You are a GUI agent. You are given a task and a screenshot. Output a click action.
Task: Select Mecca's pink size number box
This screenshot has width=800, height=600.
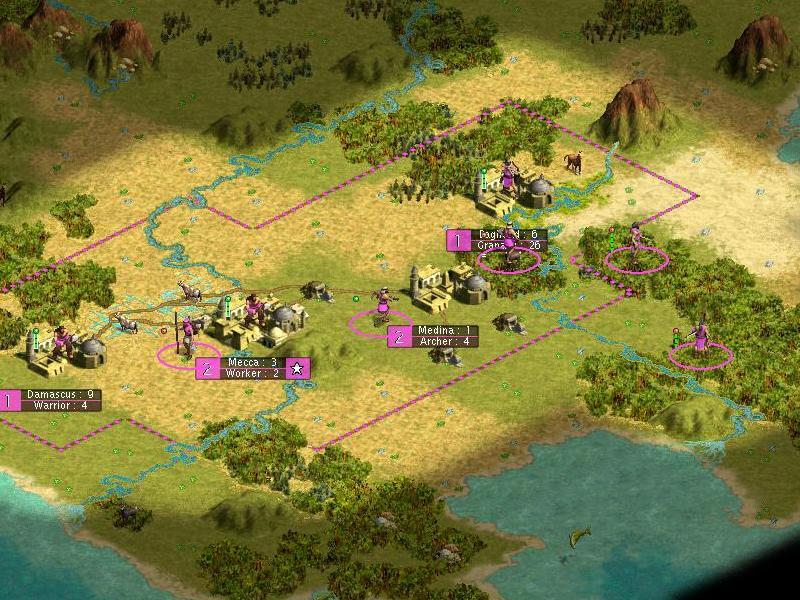(x=207, y=368)
